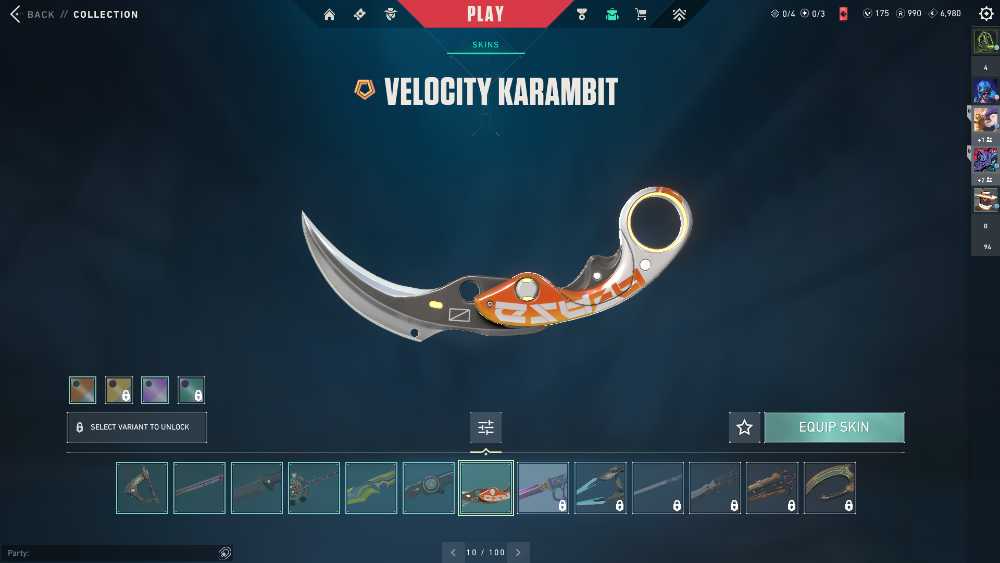Choose the purple variant swatch
The image size is (1000, 563).
[x=155, y=390]
